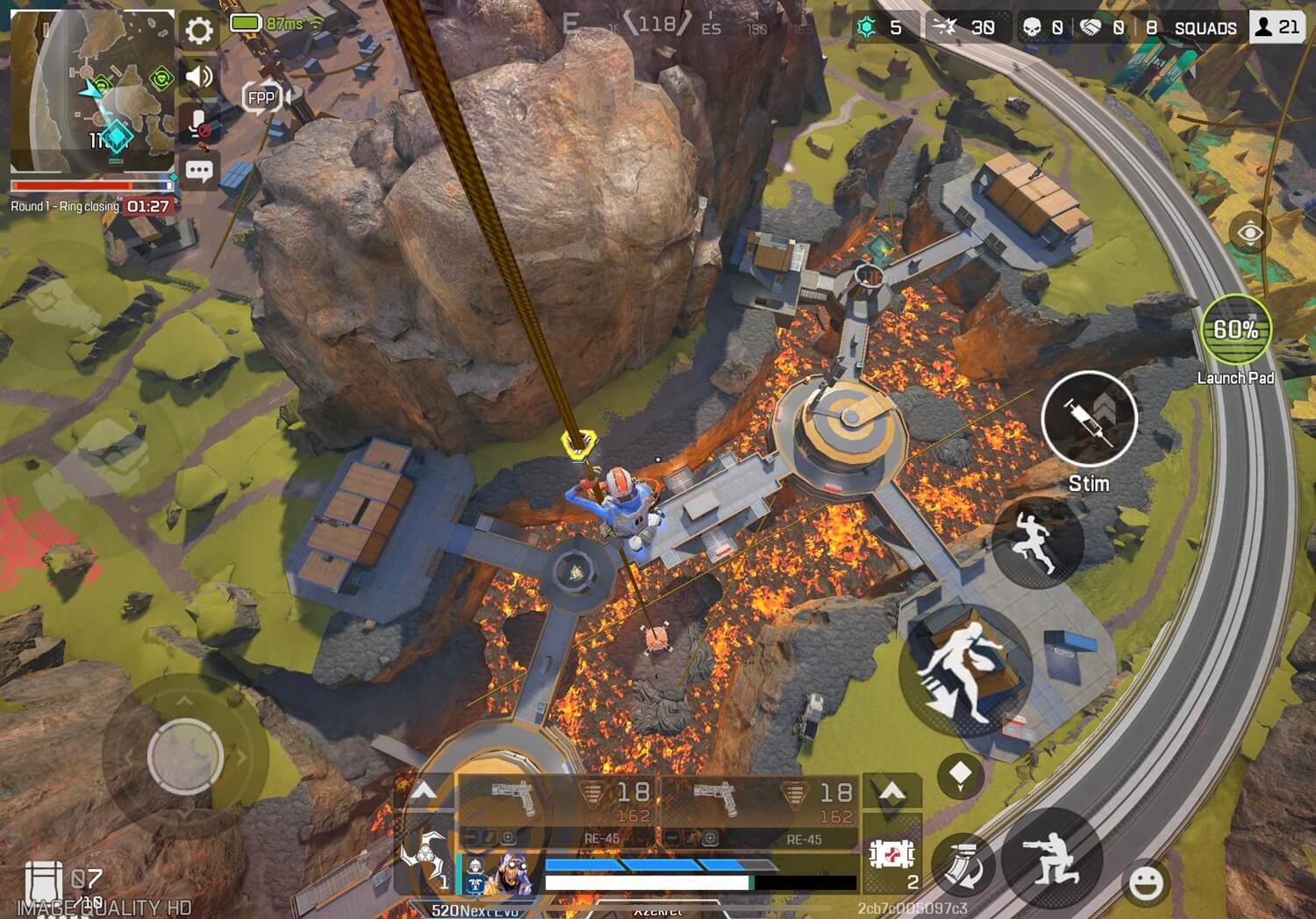The width and height of the screenshot is (1316, 919).
Task: Use the Stim tactical ability
Action: (x=1089, y=418)
